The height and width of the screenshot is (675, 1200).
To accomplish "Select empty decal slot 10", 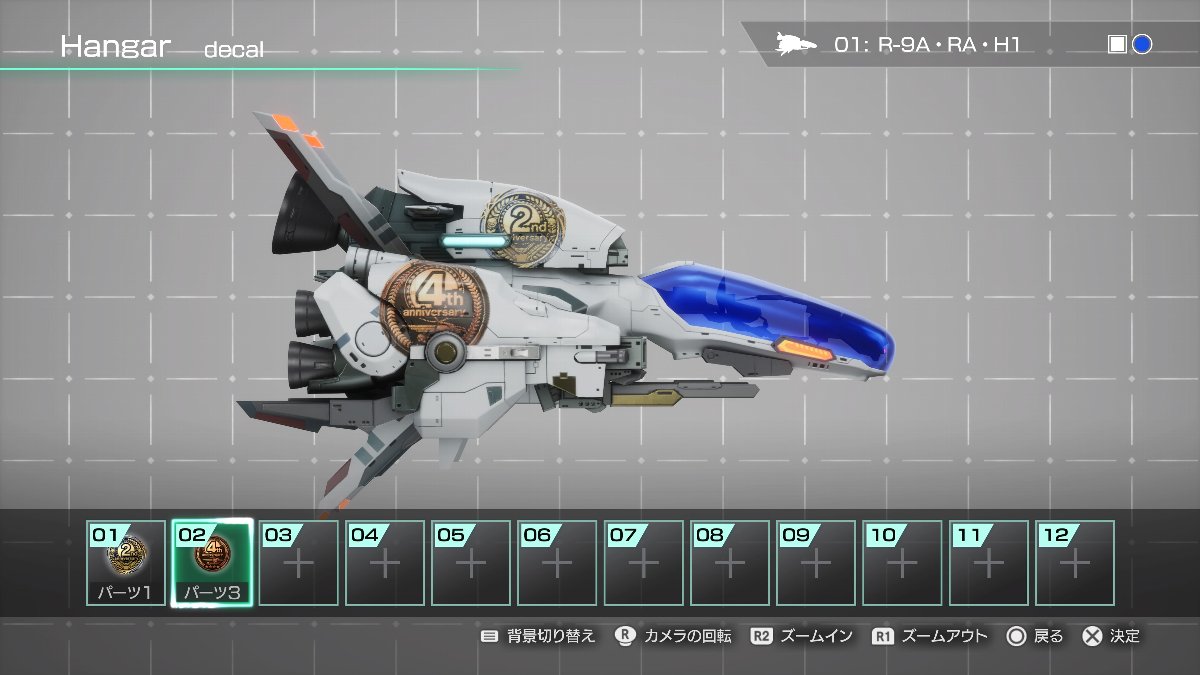I will [902, 563].
